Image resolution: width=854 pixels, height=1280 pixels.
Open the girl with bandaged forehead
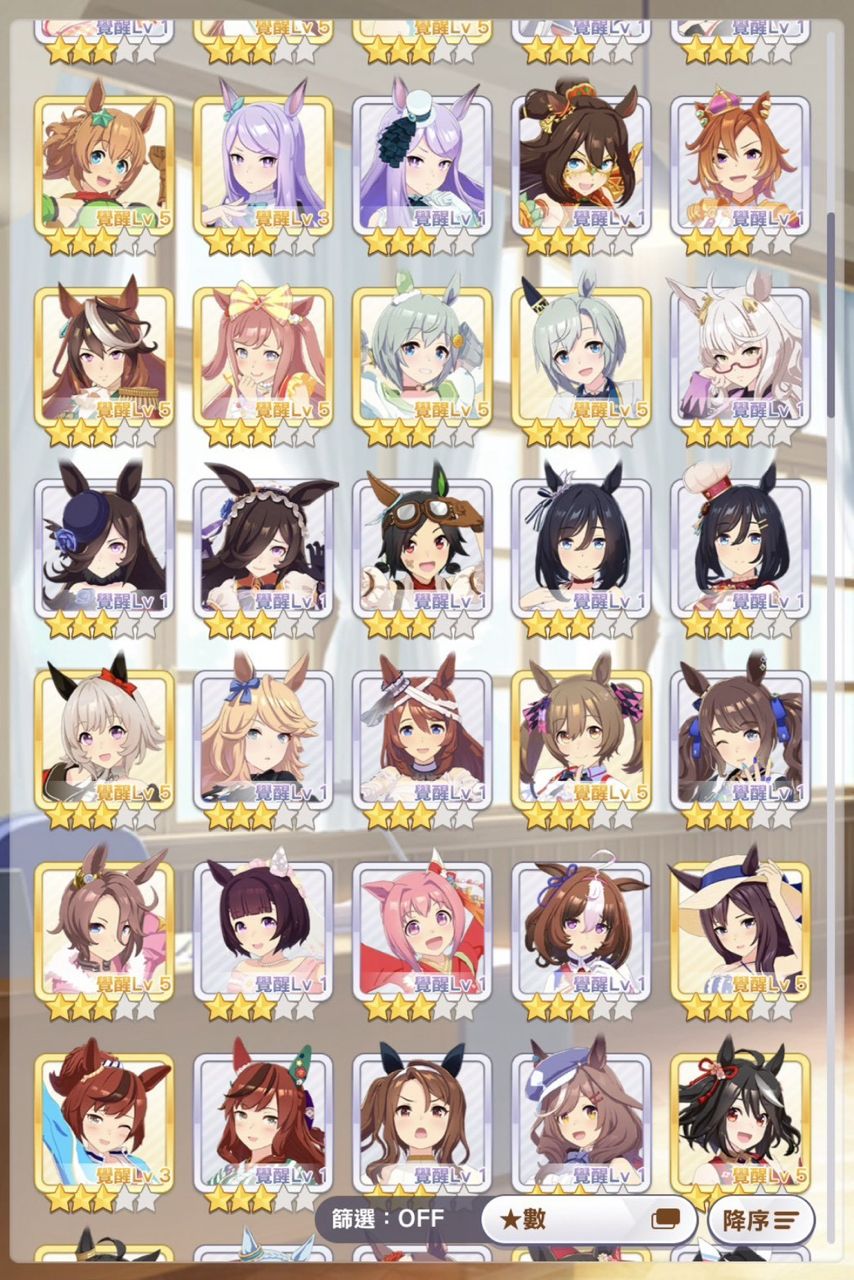(422, 739)
